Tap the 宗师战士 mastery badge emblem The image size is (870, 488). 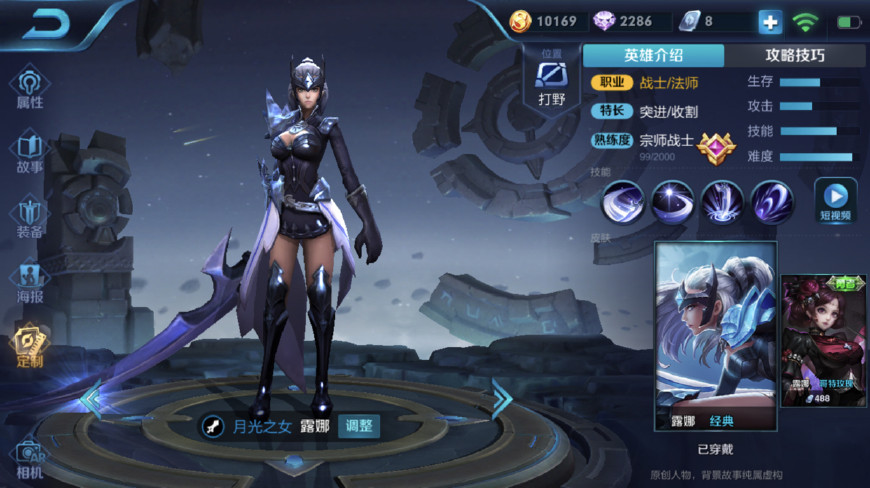[x=716, y=148]
